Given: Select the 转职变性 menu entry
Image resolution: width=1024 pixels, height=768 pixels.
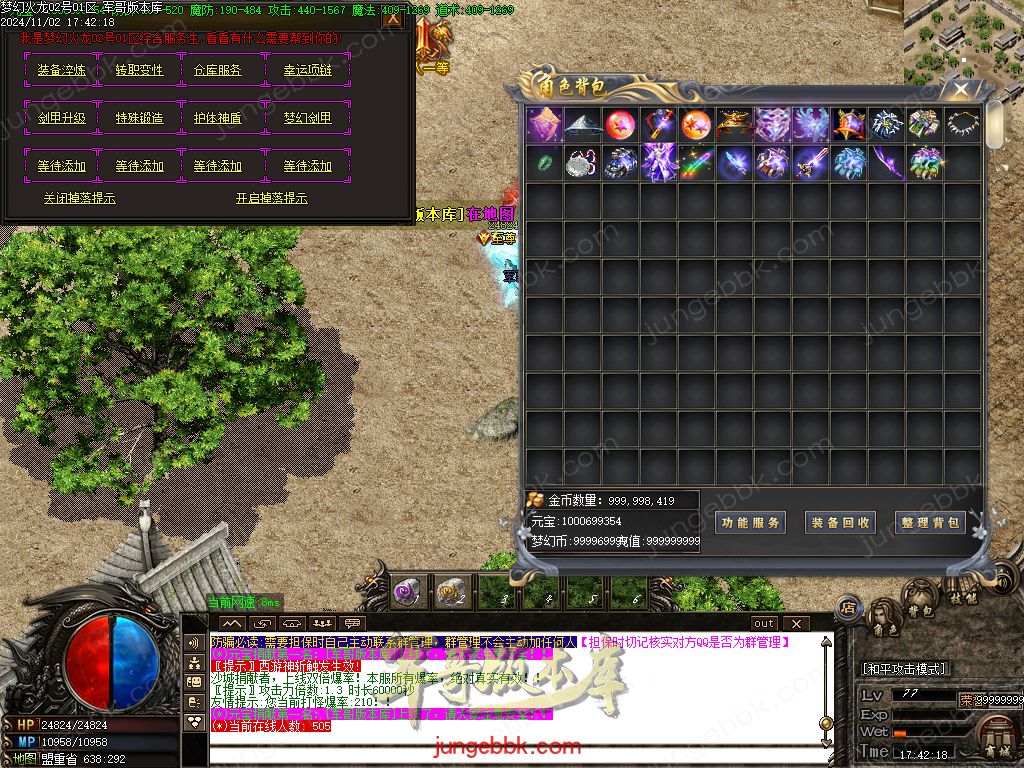Looking at the screenshot, I should click(139, 71).
